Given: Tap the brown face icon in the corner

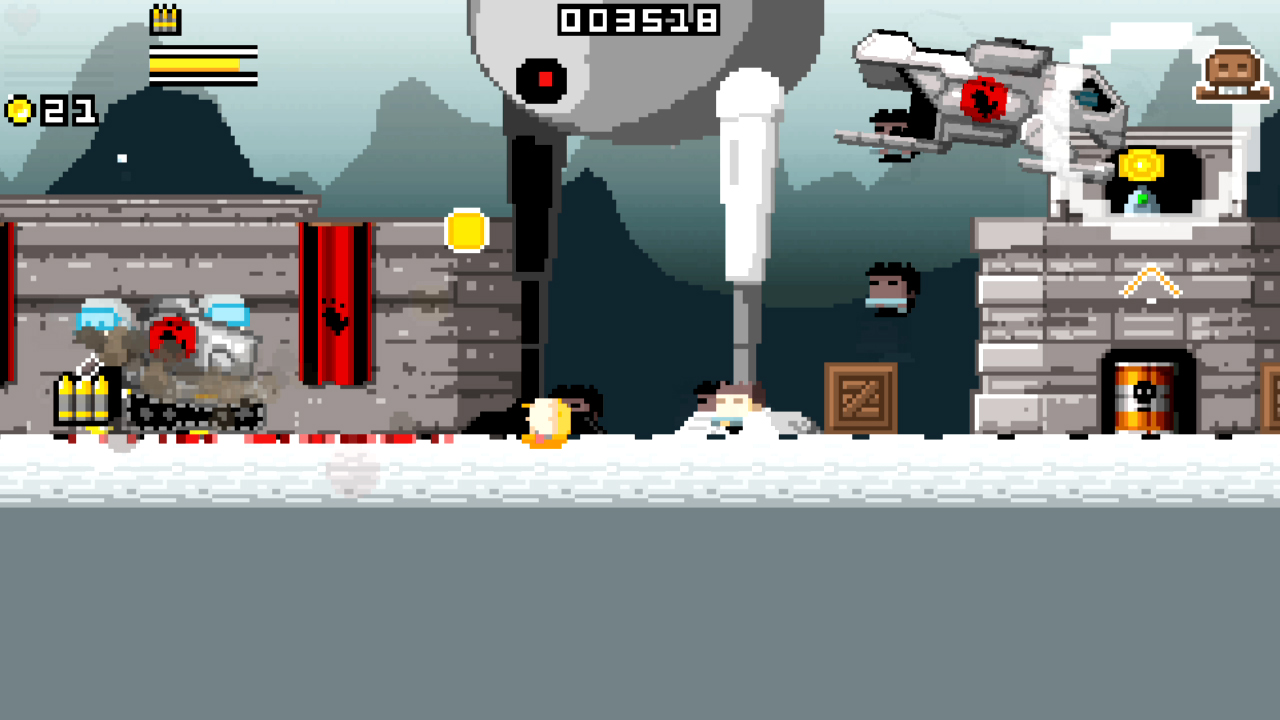Looking at the screenshot, I should tap(1232, 74).
